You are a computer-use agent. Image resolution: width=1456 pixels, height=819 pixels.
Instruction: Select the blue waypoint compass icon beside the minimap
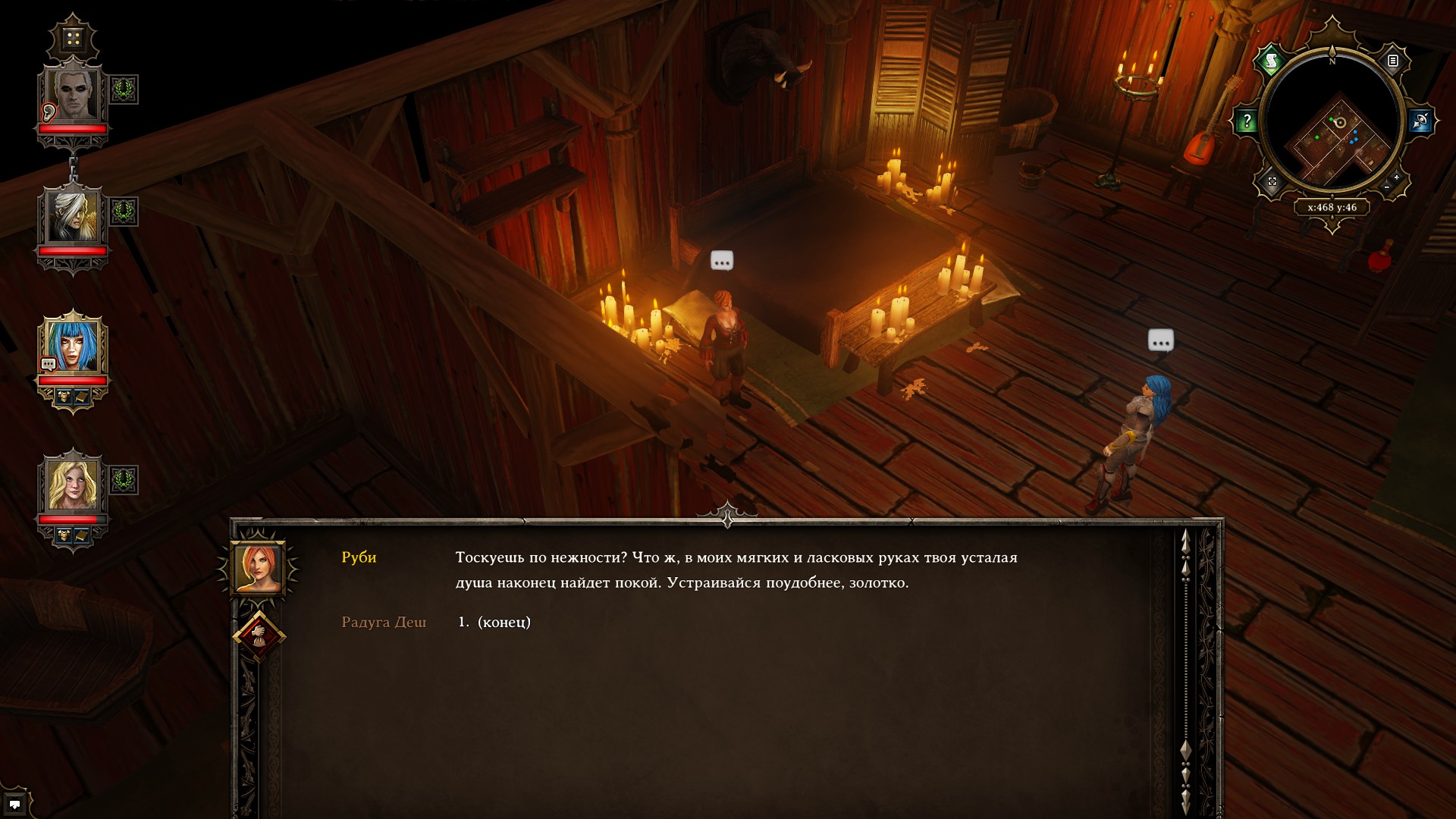1420,121
